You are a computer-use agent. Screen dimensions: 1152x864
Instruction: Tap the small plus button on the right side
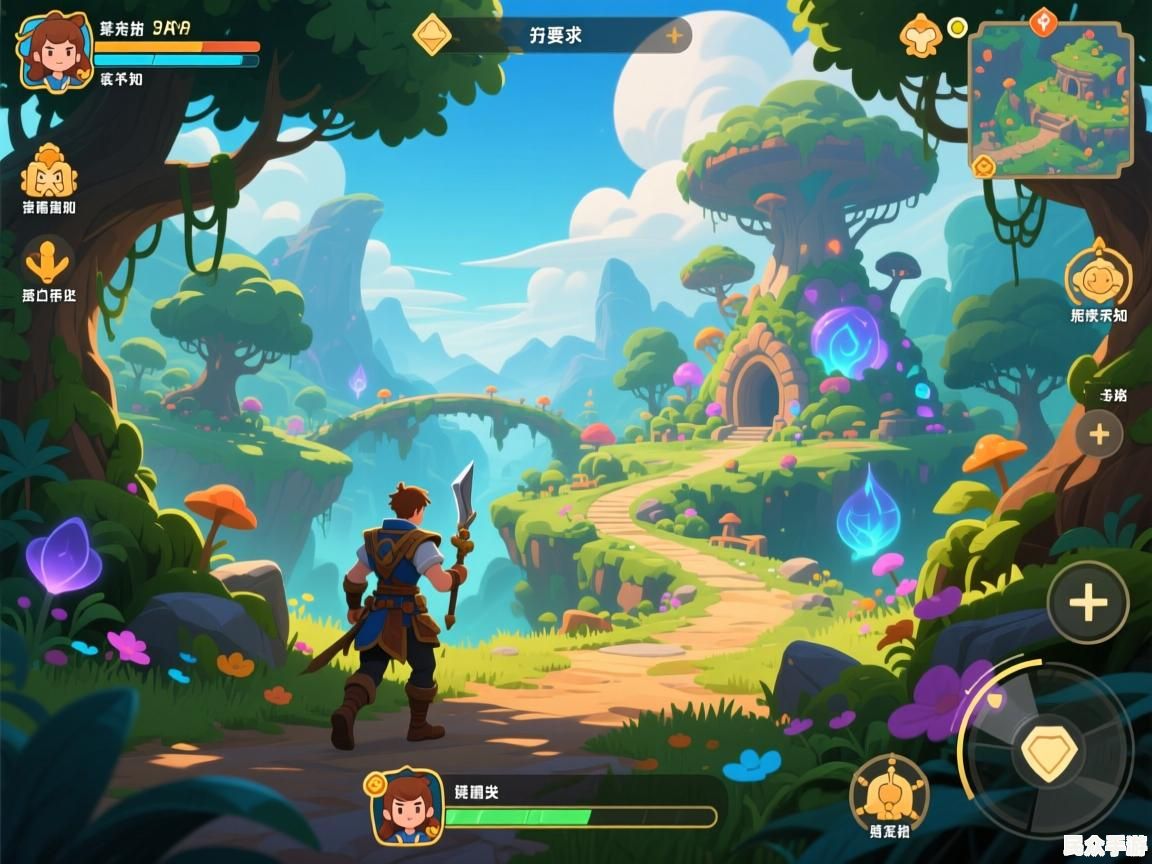pos(1099,434)
